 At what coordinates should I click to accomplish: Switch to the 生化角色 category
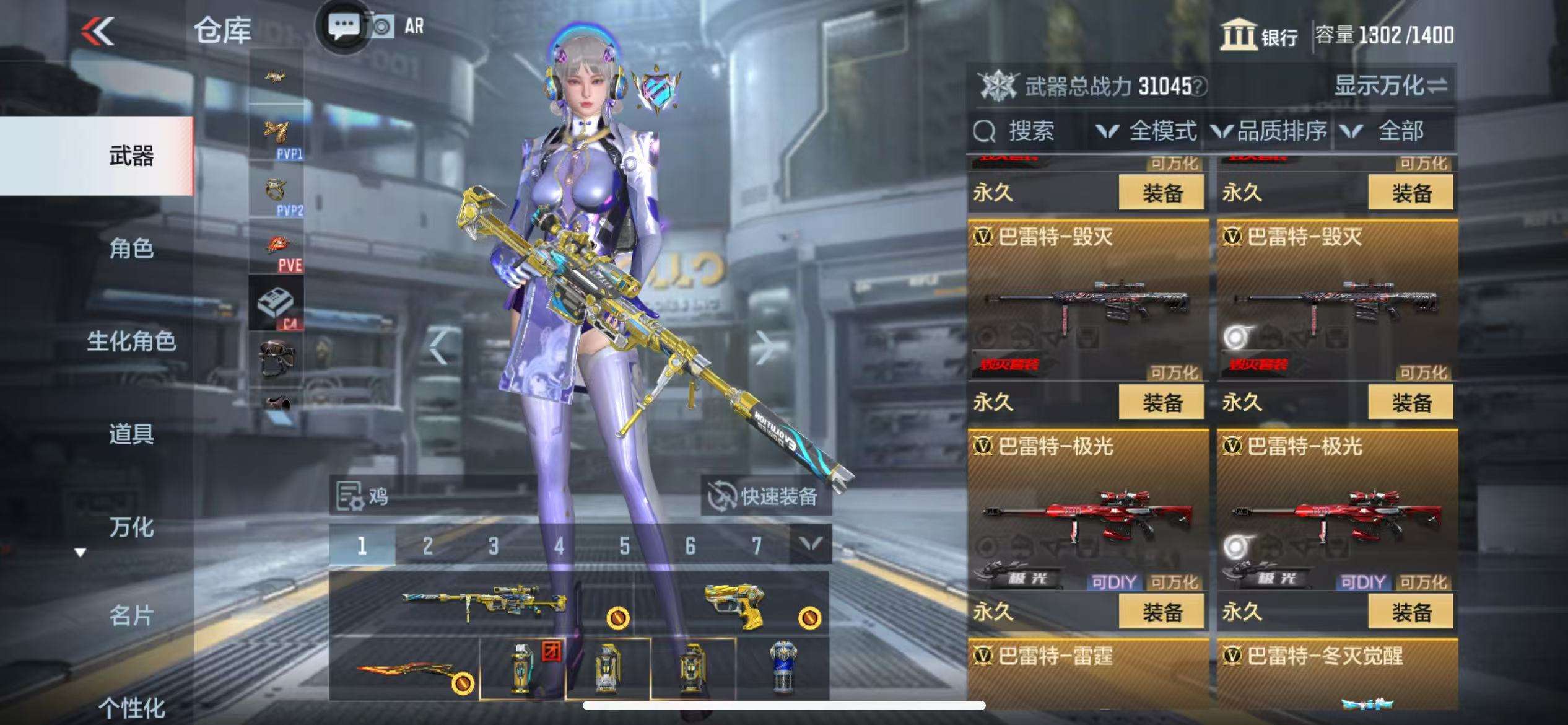coord(131,341)
